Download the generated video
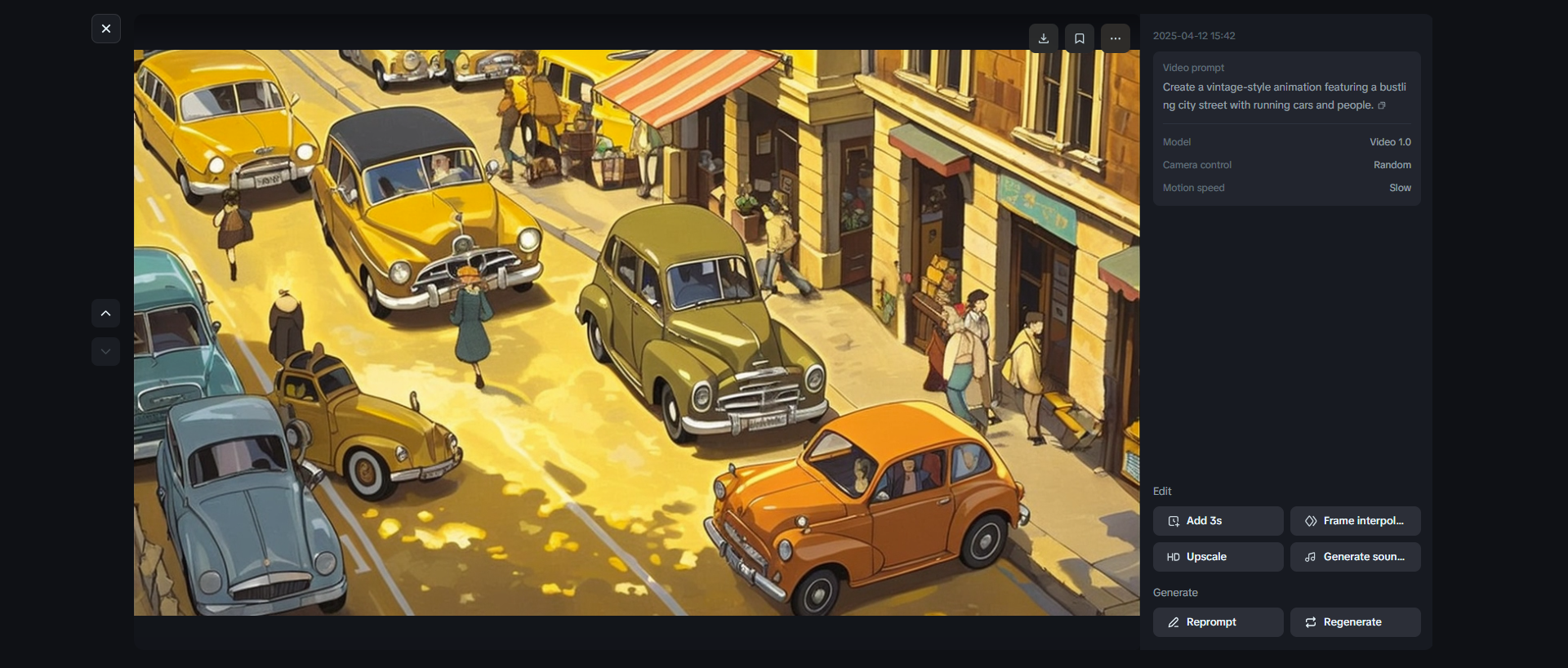Screen dimensions: 1568x668 click(x=1043, y=38)
